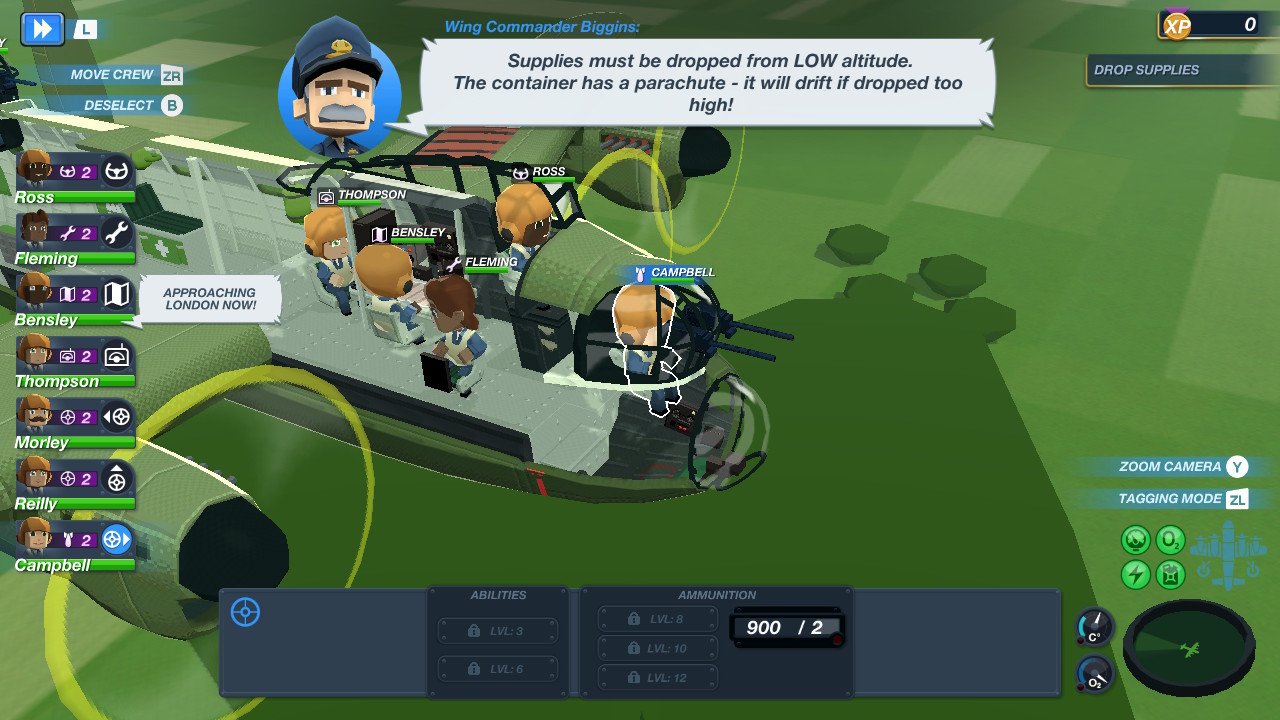This screenshot has width=1280, height=720.
Task: Check the green O2 supply indicator
Action: [x=1169, y=541]
